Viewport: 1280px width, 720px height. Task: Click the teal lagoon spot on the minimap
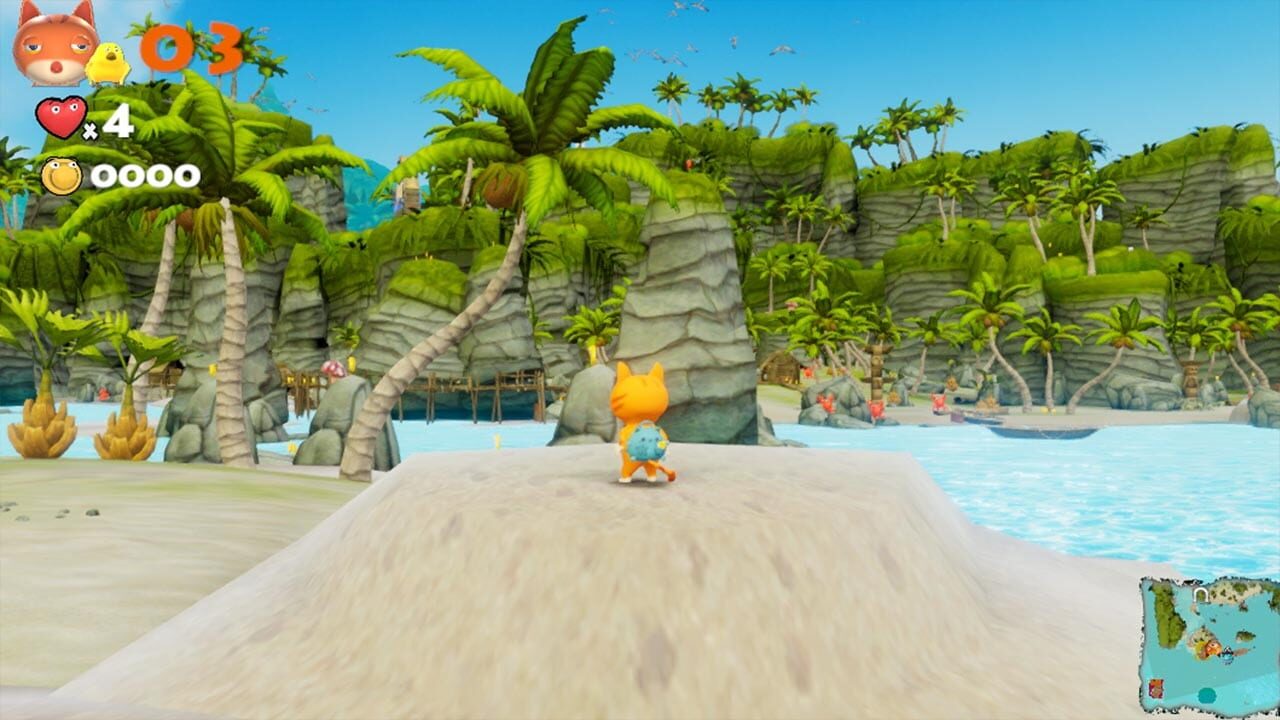[1207, 695]
